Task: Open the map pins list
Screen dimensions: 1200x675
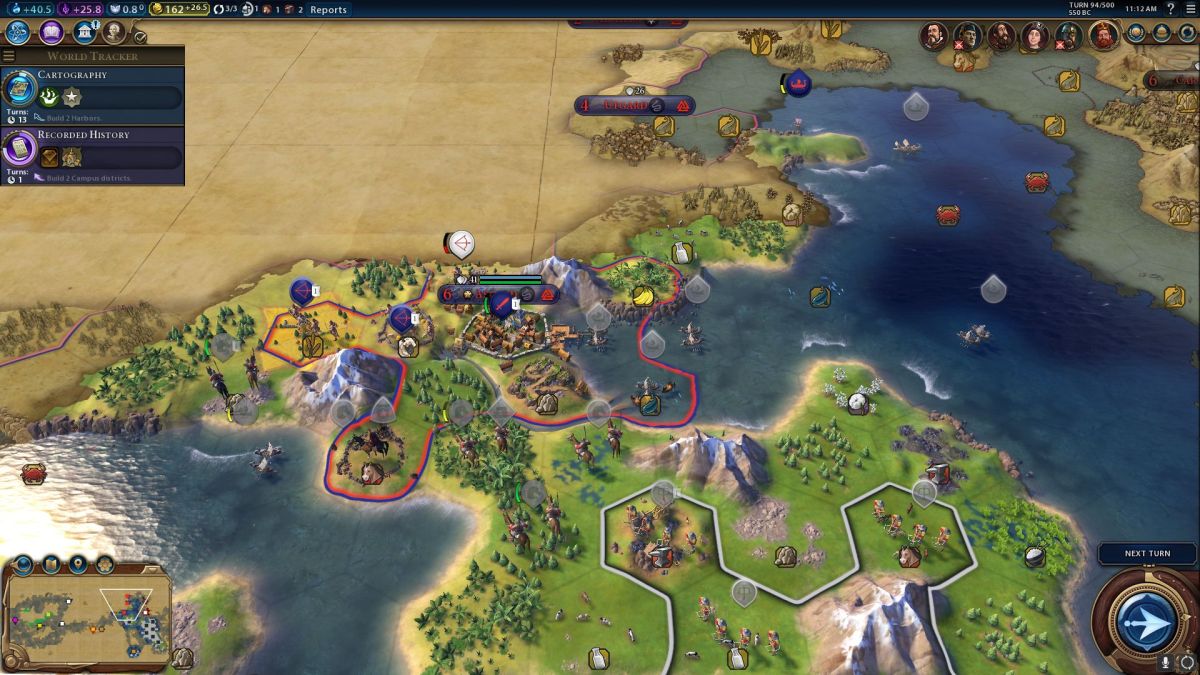Action: point(78,566)
